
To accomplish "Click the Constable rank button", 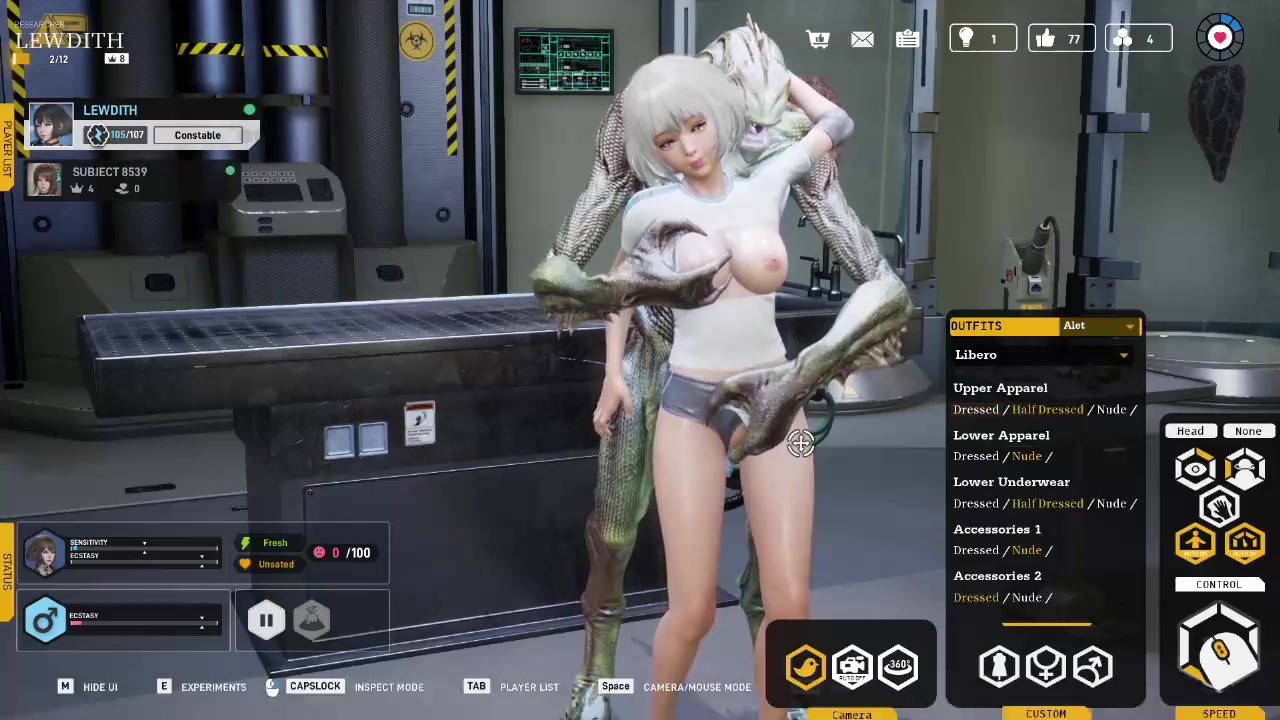I will 197,135.
